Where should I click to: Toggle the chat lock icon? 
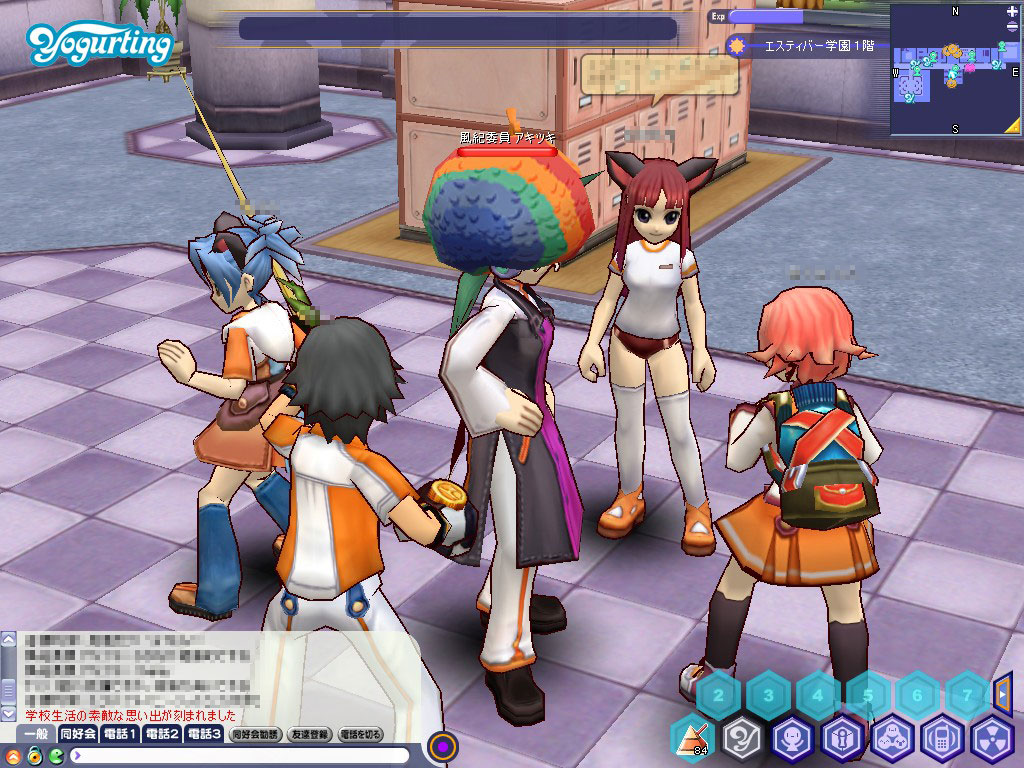[x=34, y=755]
